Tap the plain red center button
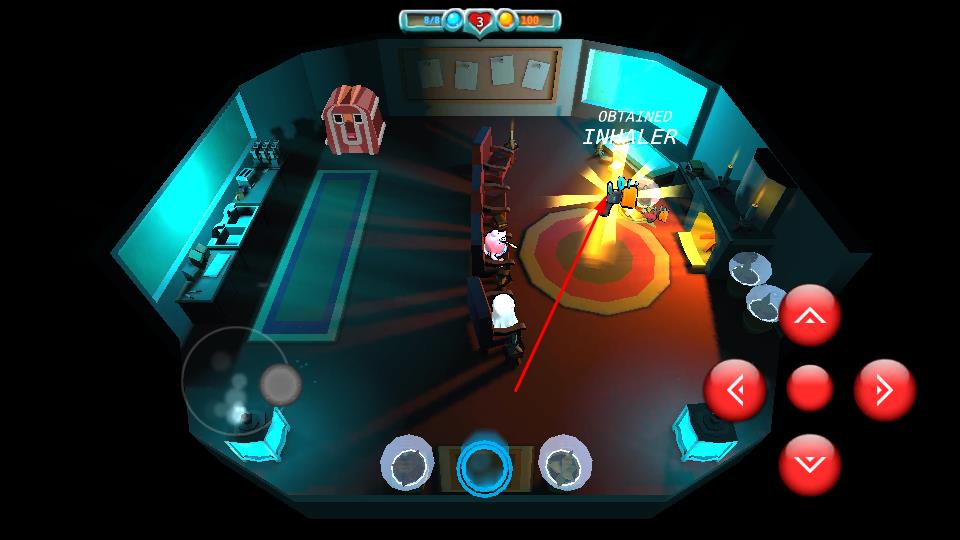The width and height of the screenshot is (960, 540). click(809, 389)
